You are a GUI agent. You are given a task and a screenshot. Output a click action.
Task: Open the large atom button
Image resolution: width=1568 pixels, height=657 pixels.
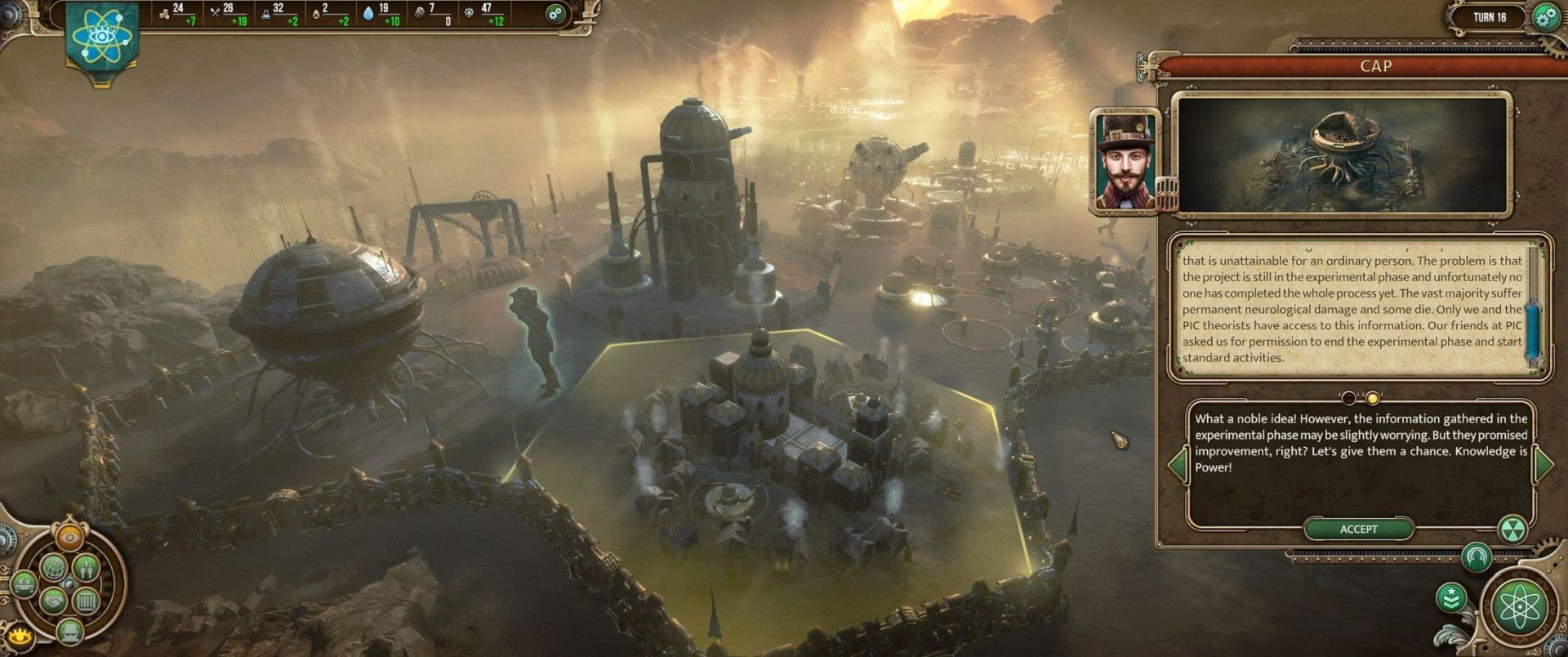[1518, 606]
